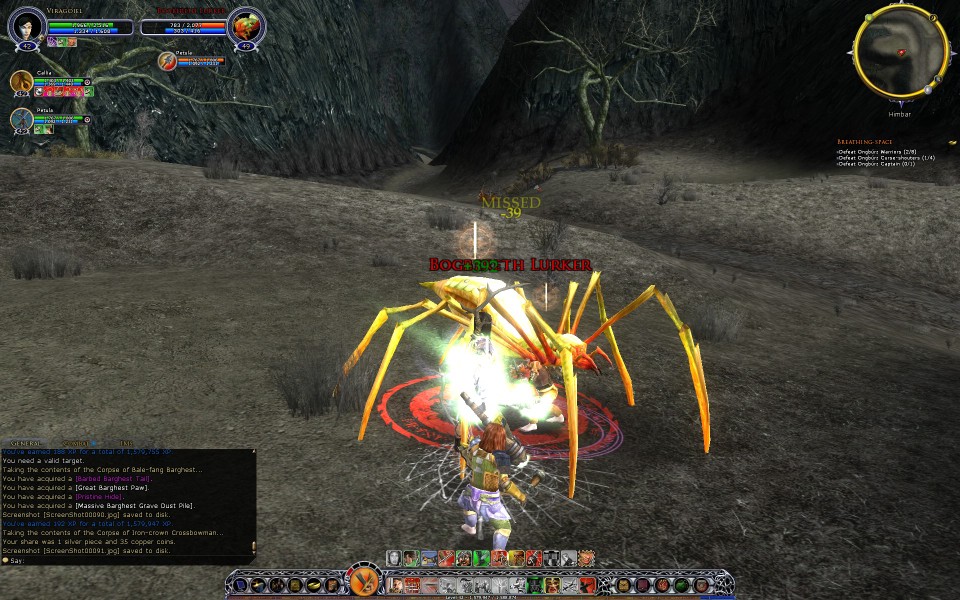Viewport: 960px width, 600px height.
Task: Select fellowship member Petala's portrait
Action: 21,120
